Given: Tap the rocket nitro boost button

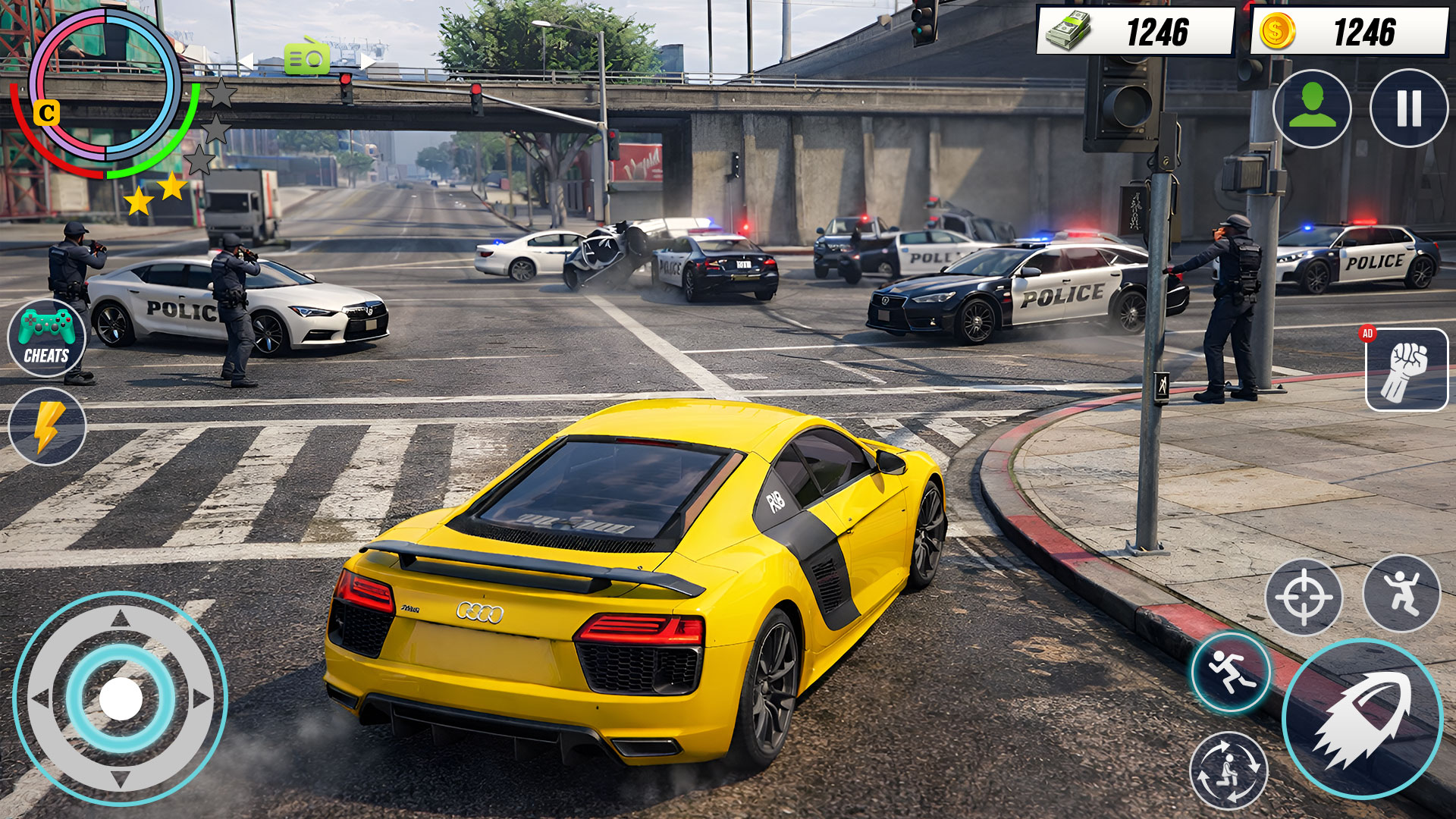Looking at the screenshot, I should (x=1363, y=719).
